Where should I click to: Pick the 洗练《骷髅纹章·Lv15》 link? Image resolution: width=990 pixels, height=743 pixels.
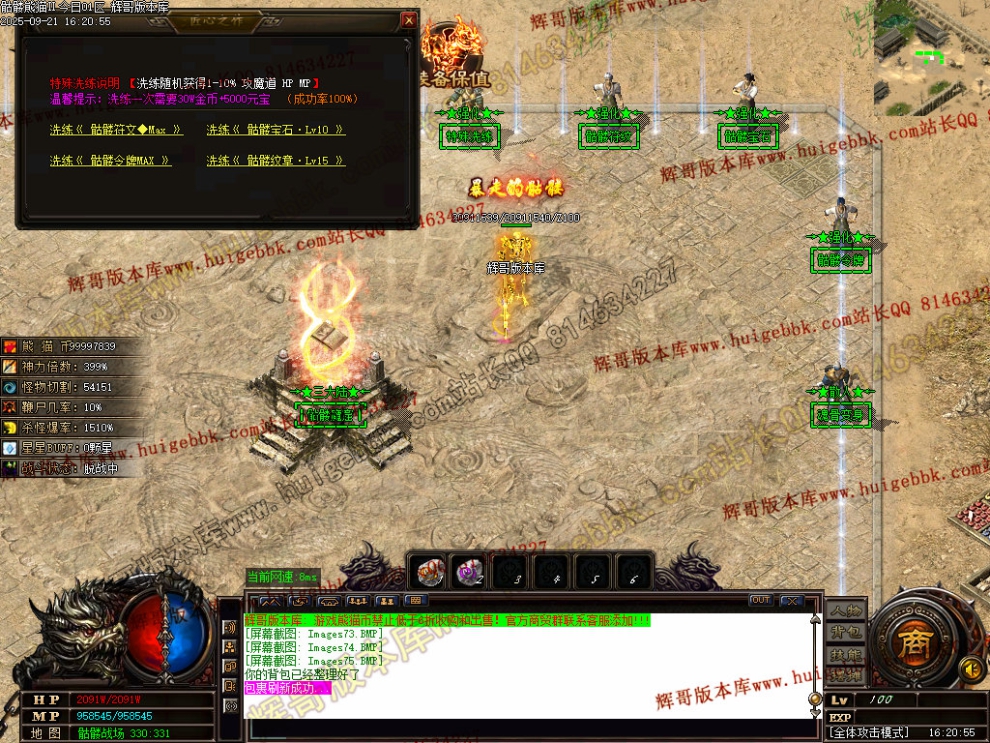276,161
